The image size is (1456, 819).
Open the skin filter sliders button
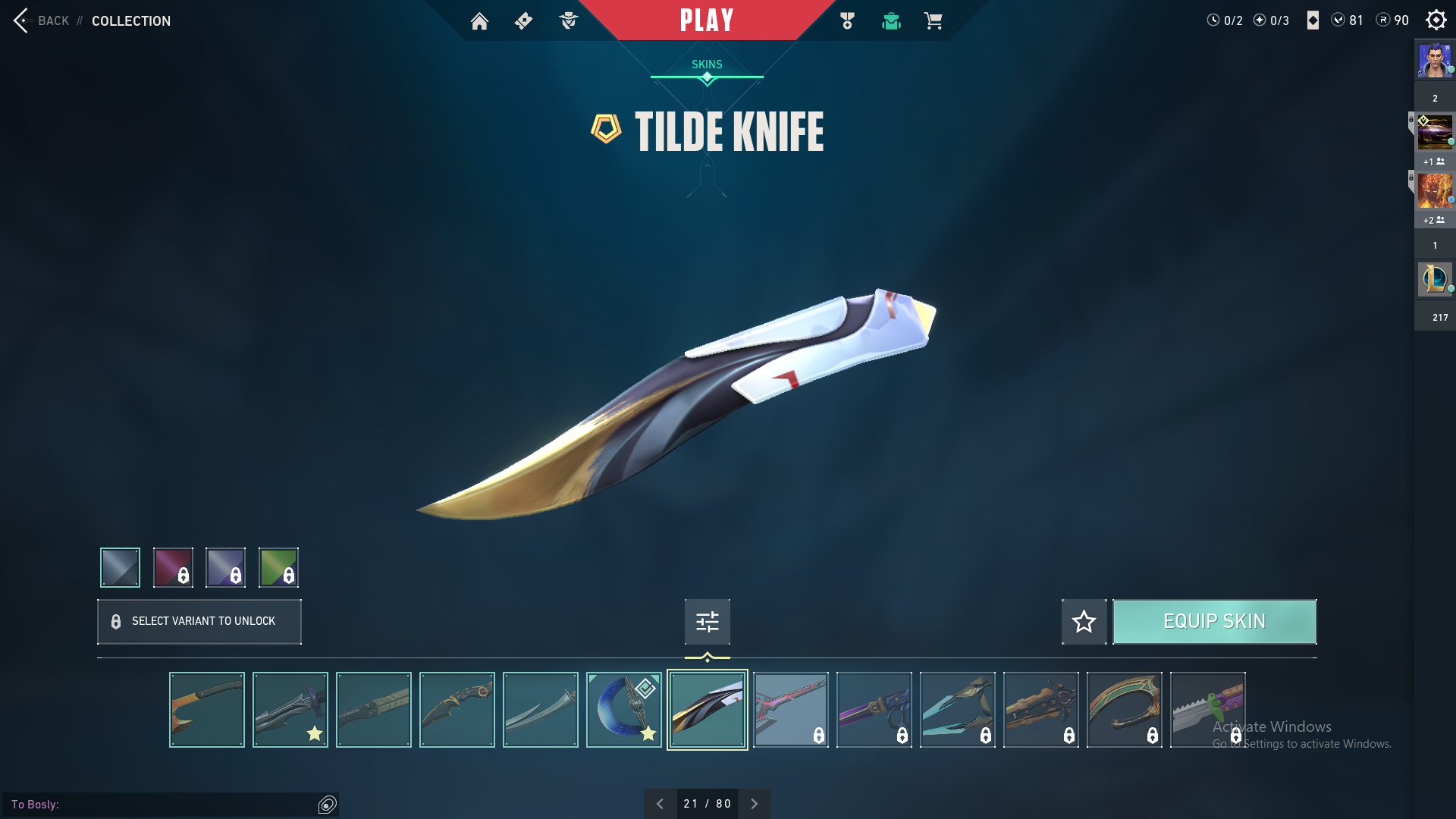[707, 622]
